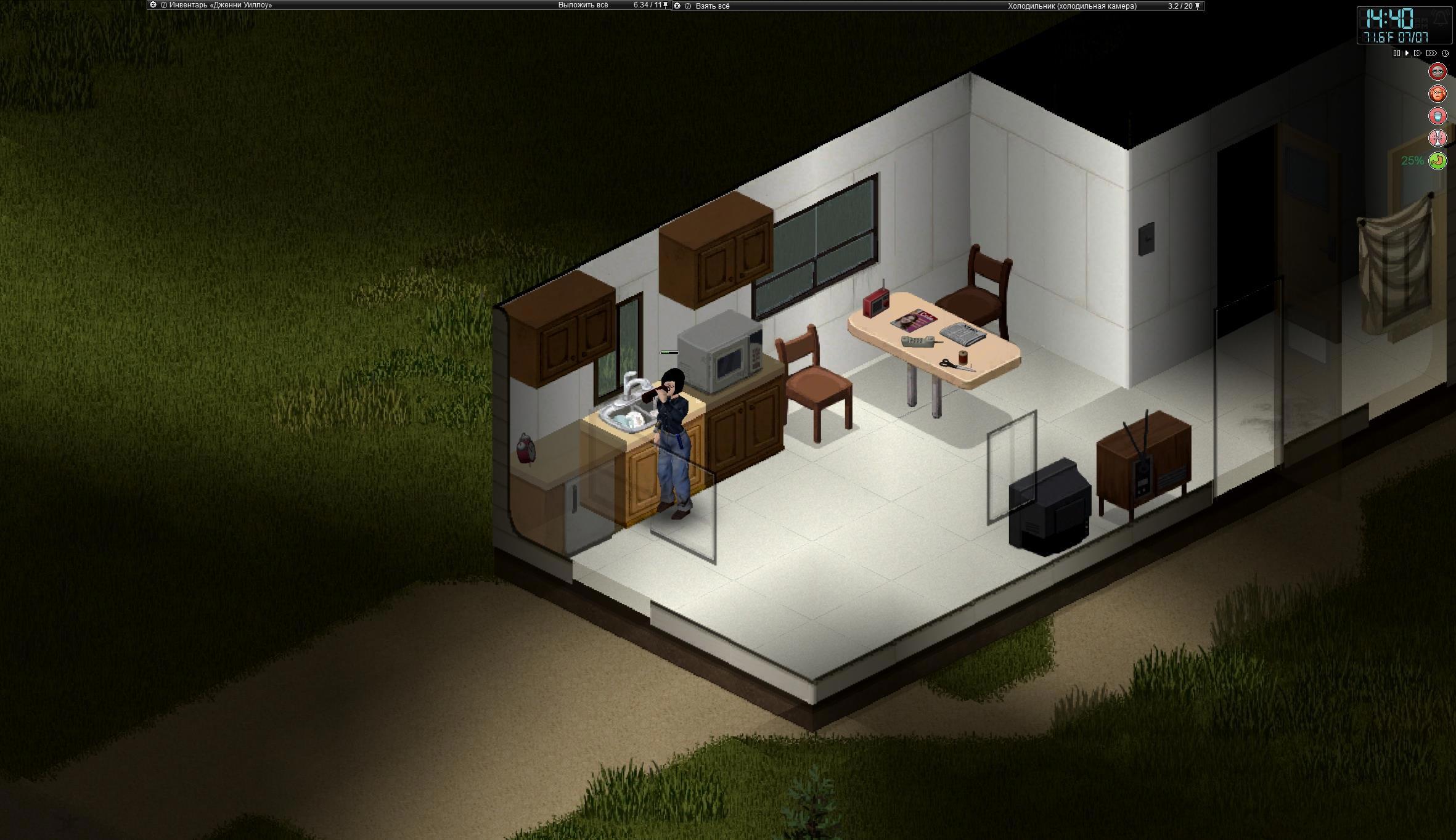Inspect the thirst water glass moodle
The image size is (1456, 840).
(1438, 116)
